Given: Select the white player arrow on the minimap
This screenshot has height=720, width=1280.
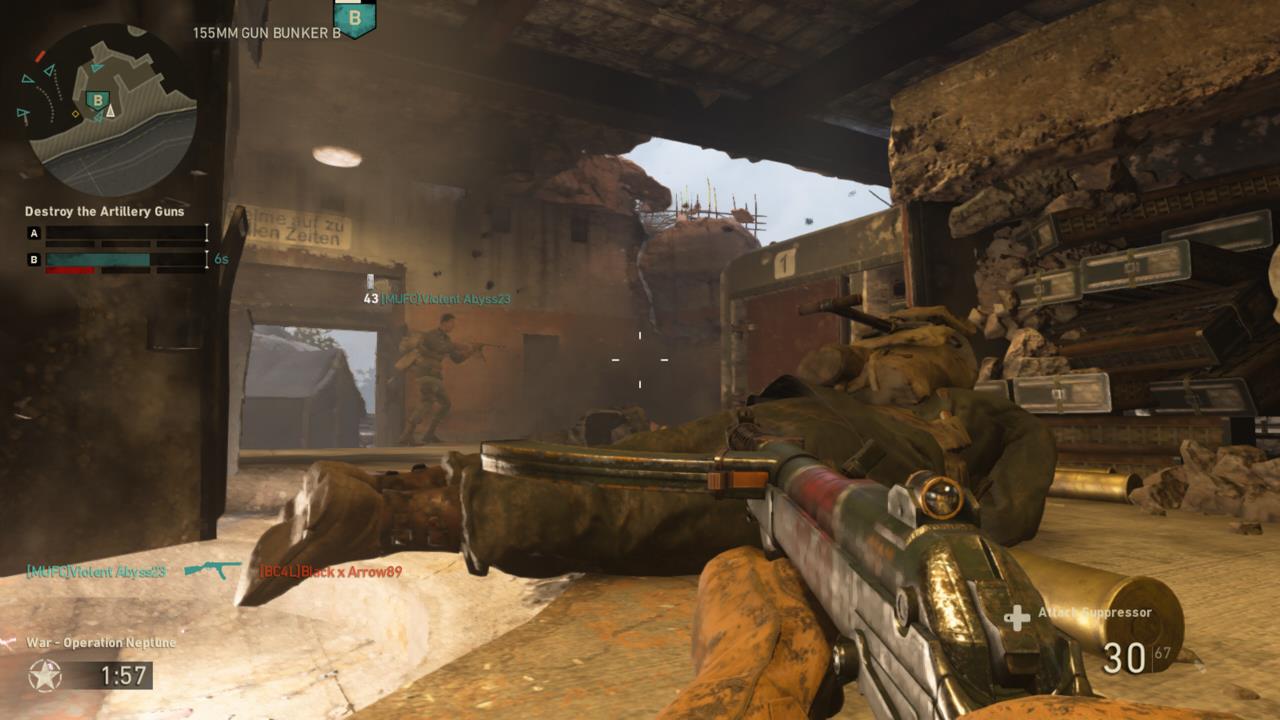Looking at the screenshot, I should [110, 112].
